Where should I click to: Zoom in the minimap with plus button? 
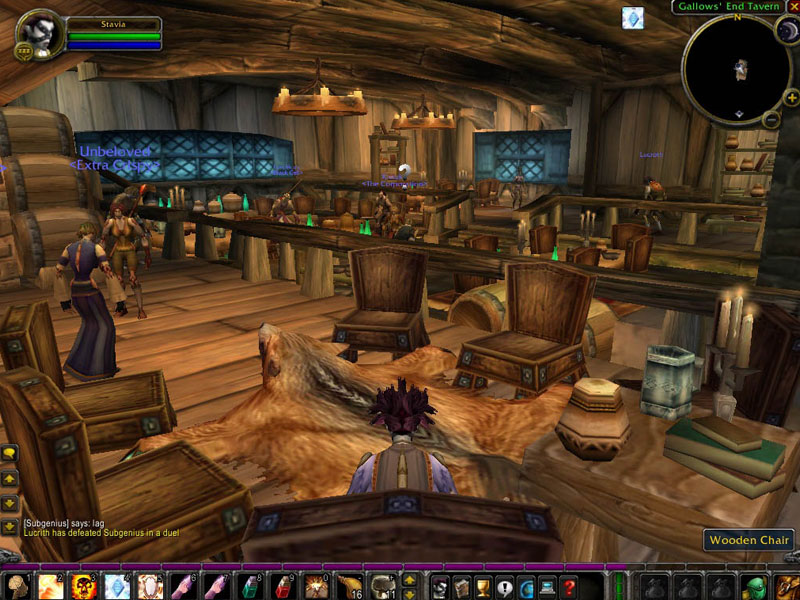(791, 98)
